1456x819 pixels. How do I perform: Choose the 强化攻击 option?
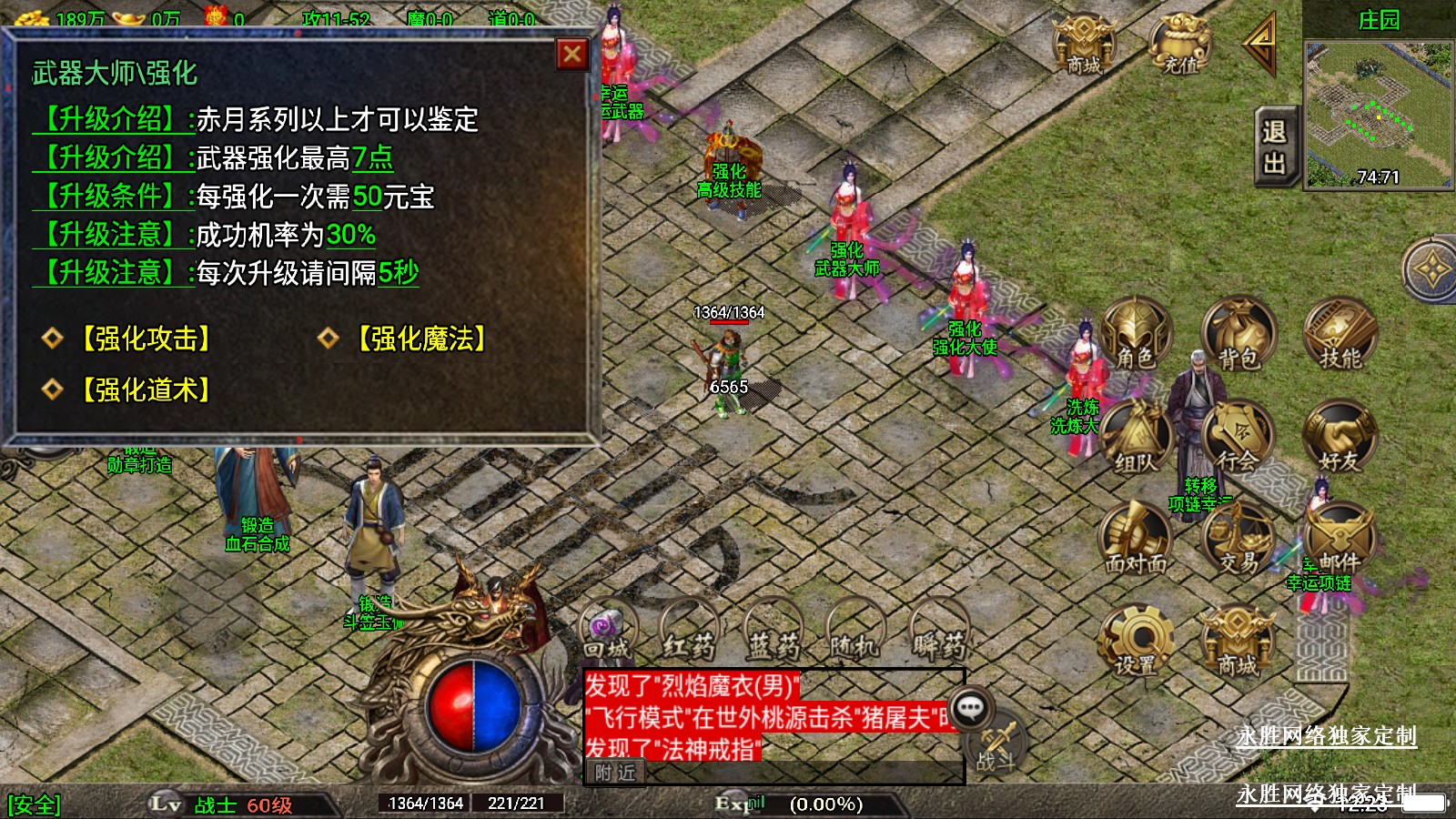tap(146, 339)
